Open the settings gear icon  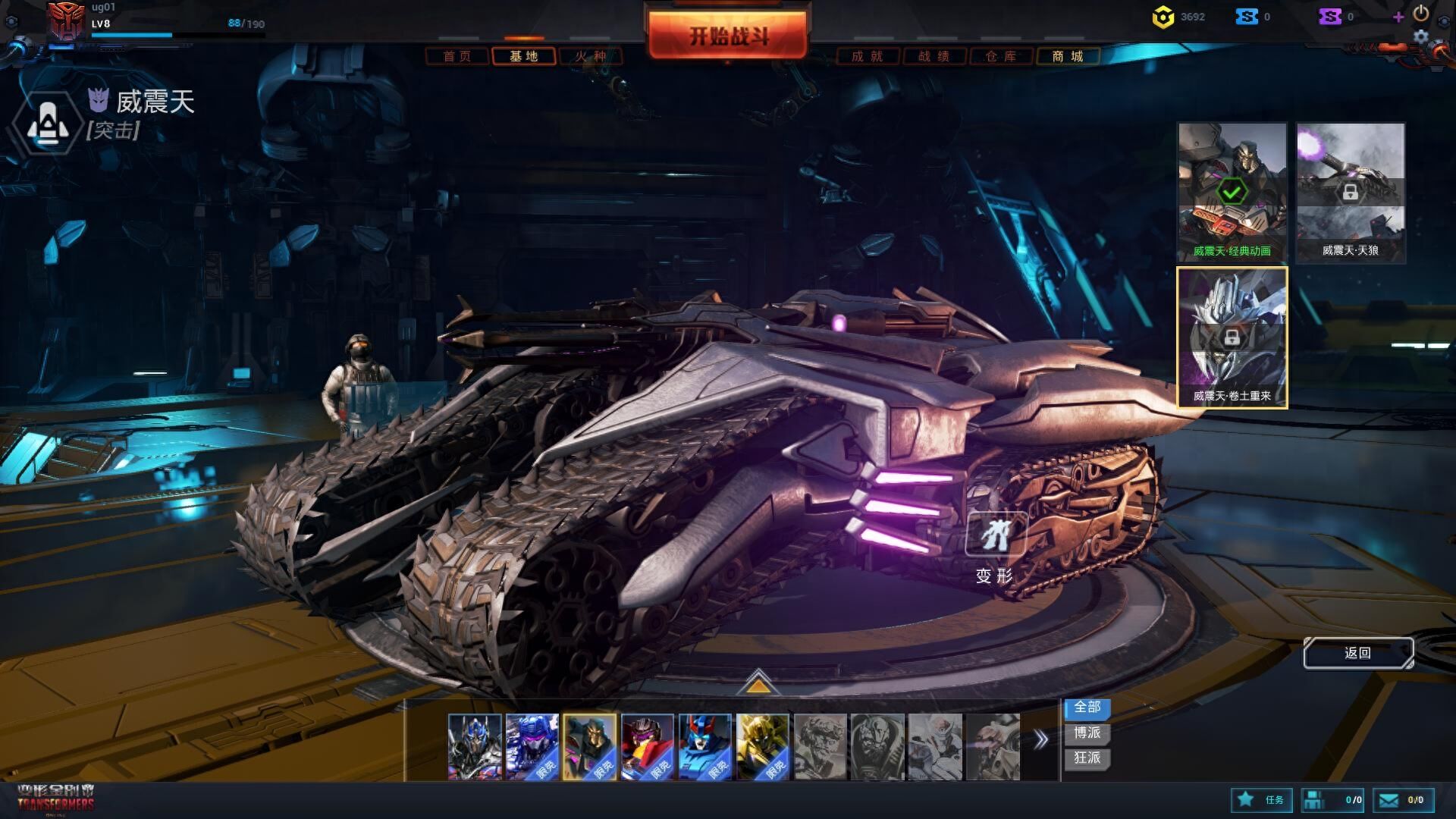click(1420, 36)
